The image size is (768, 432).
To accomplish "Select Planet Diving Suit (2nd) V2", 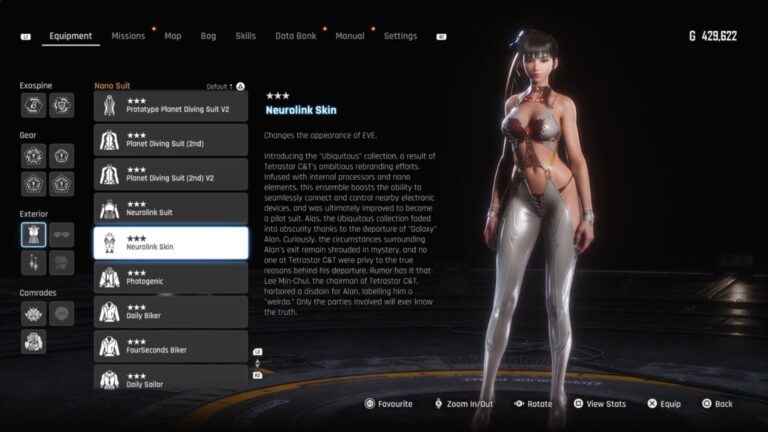I will [x=171, y=175].
